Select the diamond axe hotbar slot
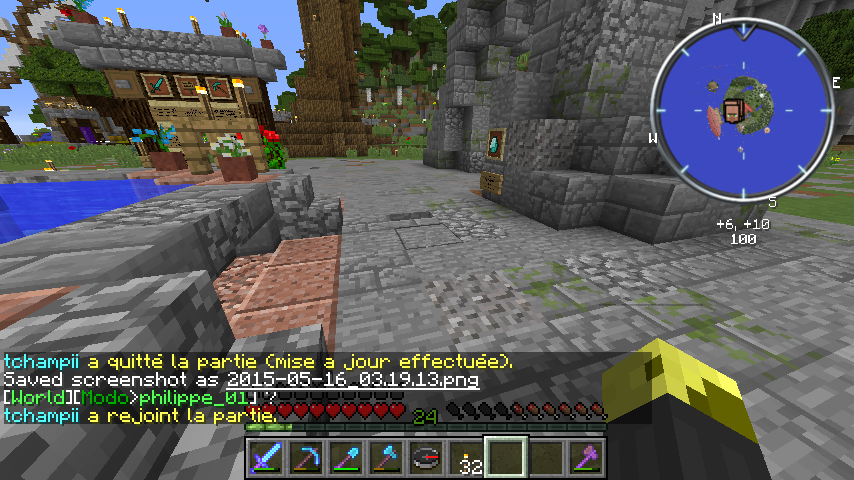The image size is (854, 480). [386, 458]
